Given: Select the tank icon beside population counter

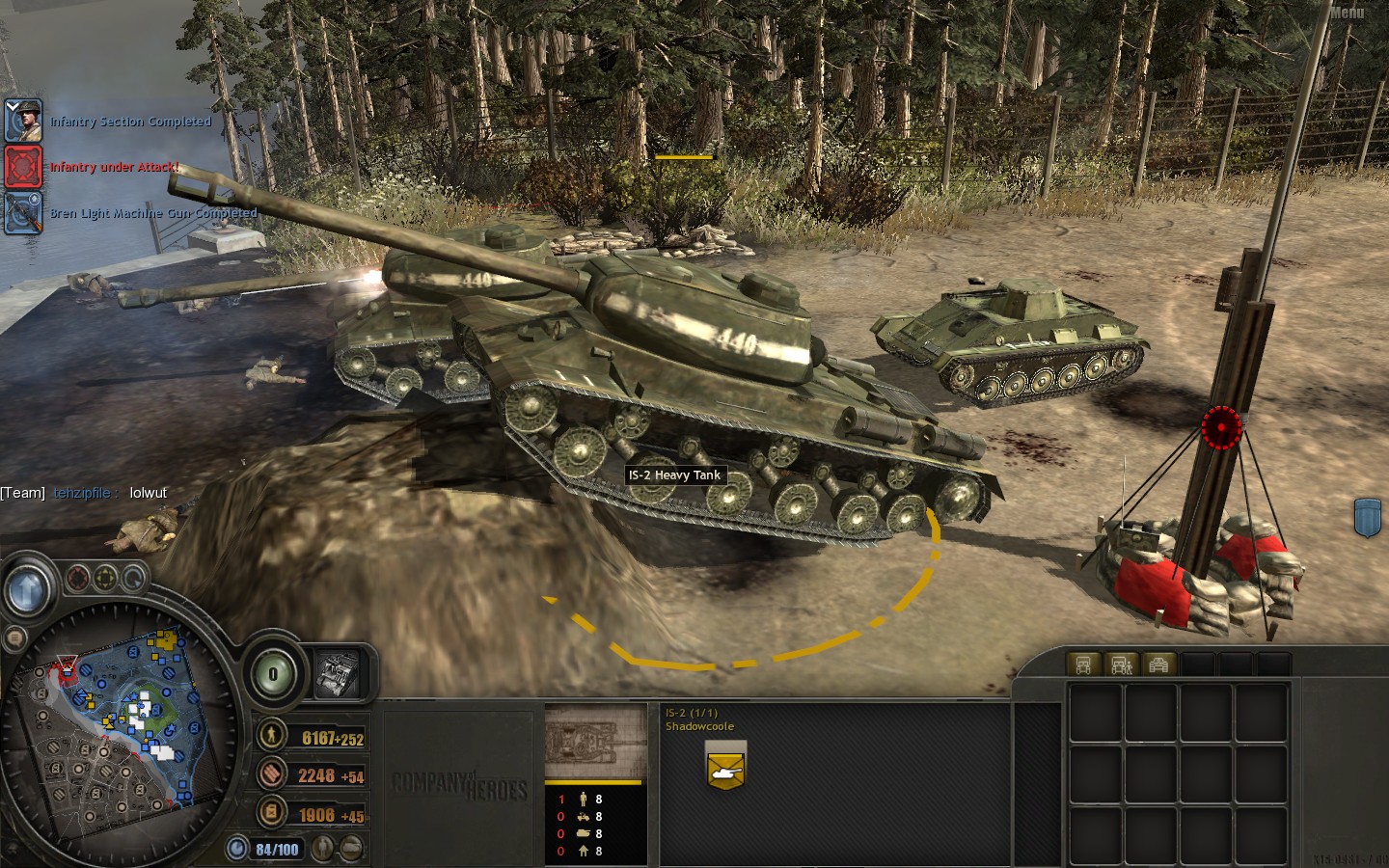Looking at the screenshot, I should coord(352,849).
